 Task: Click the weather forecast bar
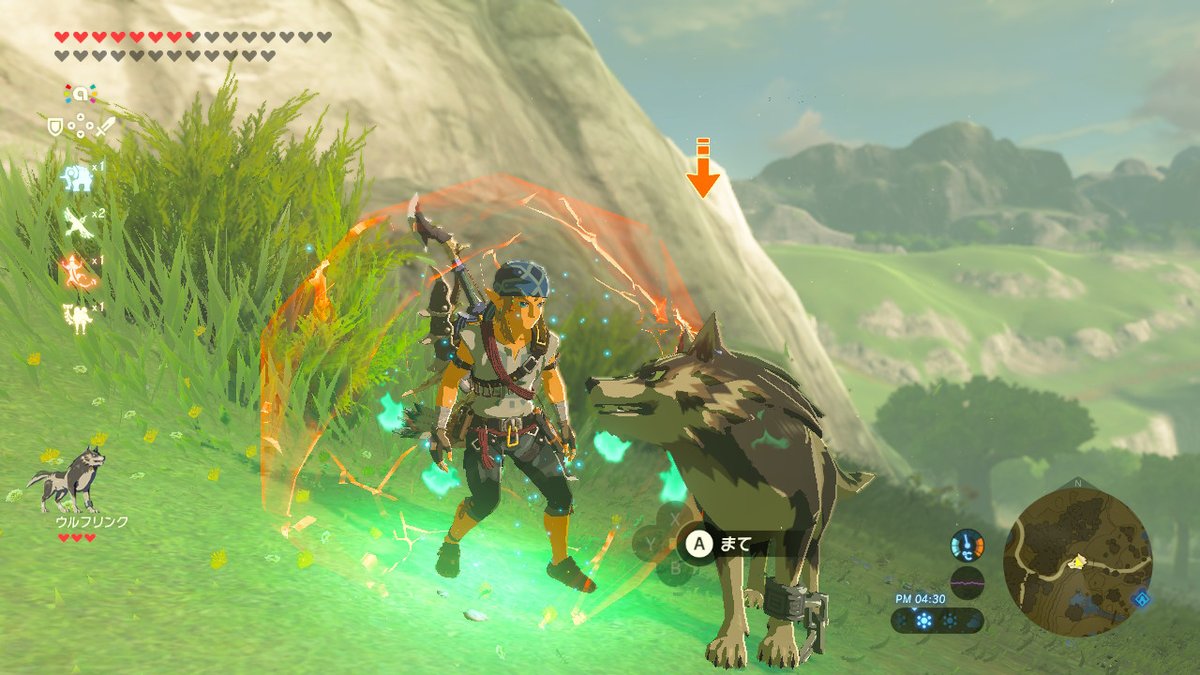tap(936, 620)
